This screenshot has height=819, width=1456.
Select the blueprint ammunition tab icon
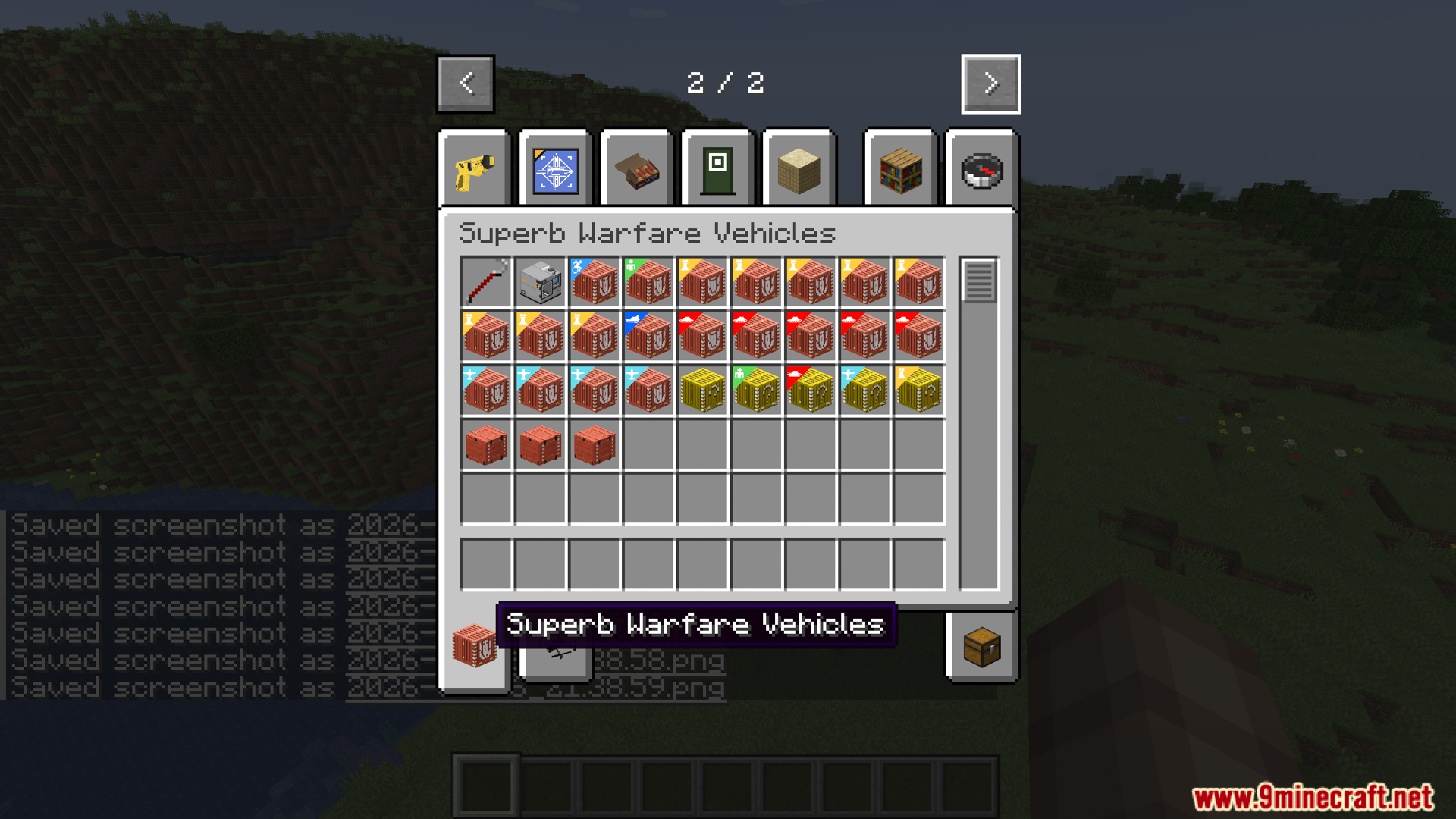pyautogui.click(x=554, y=168)
